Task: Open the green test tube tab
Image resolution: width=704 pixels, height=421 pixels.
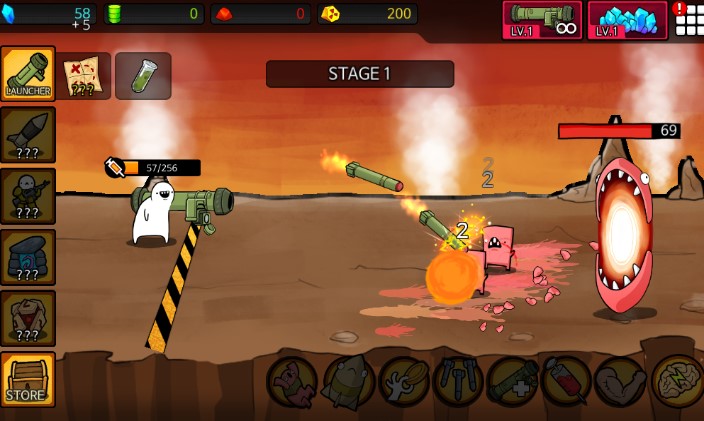Action: click(143, 75)
